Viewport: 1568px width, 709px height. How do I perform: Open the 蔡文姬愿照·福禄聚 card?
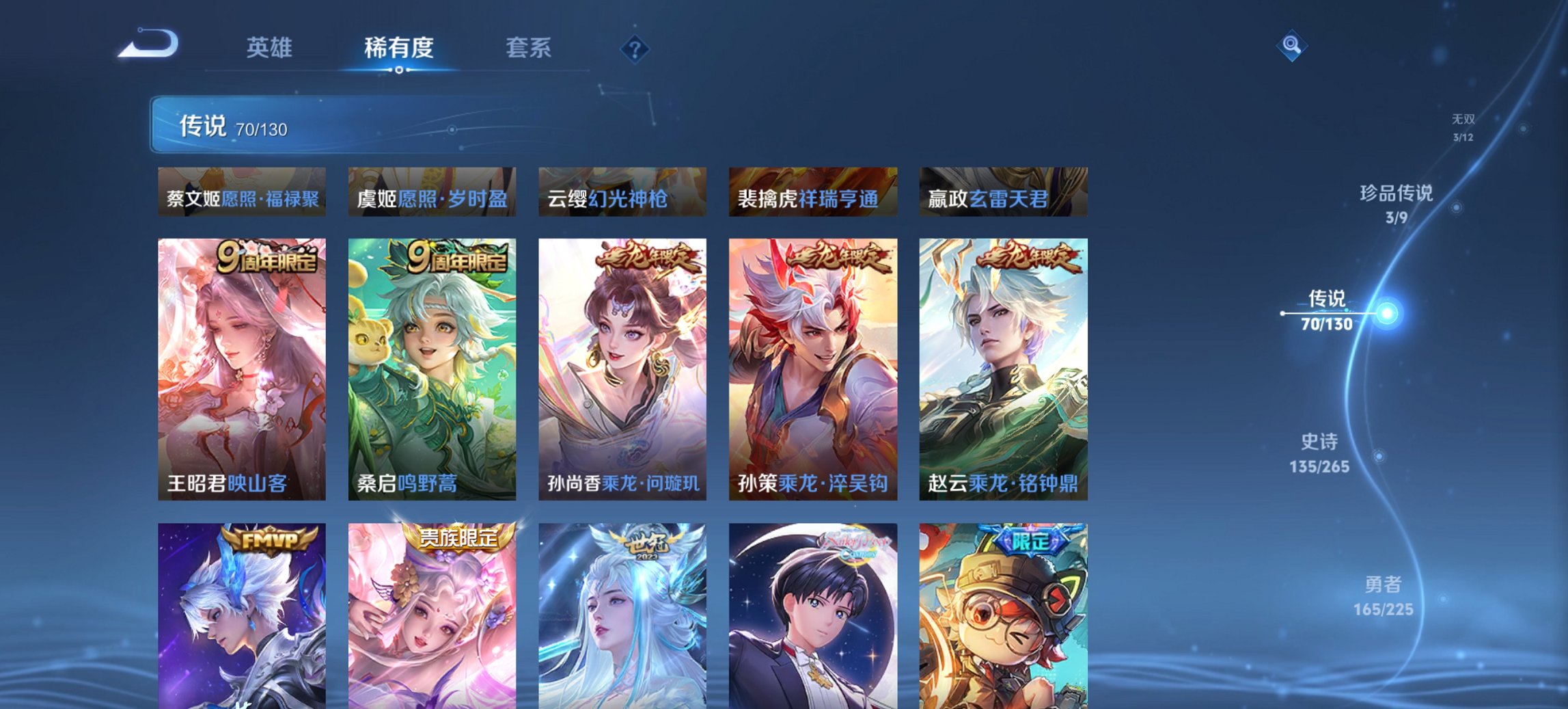[x=243, y=195]
